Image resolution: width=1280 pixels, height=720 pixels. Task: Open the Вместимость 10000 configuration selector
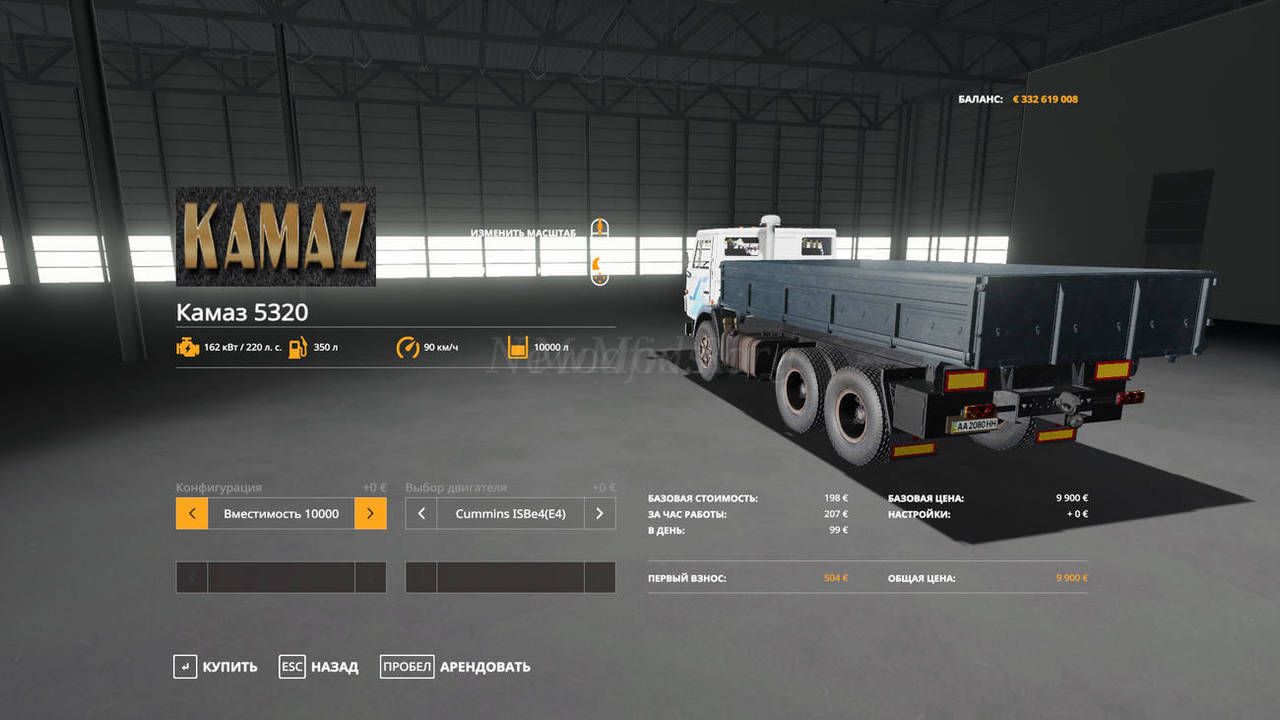[x=281, y=514]
